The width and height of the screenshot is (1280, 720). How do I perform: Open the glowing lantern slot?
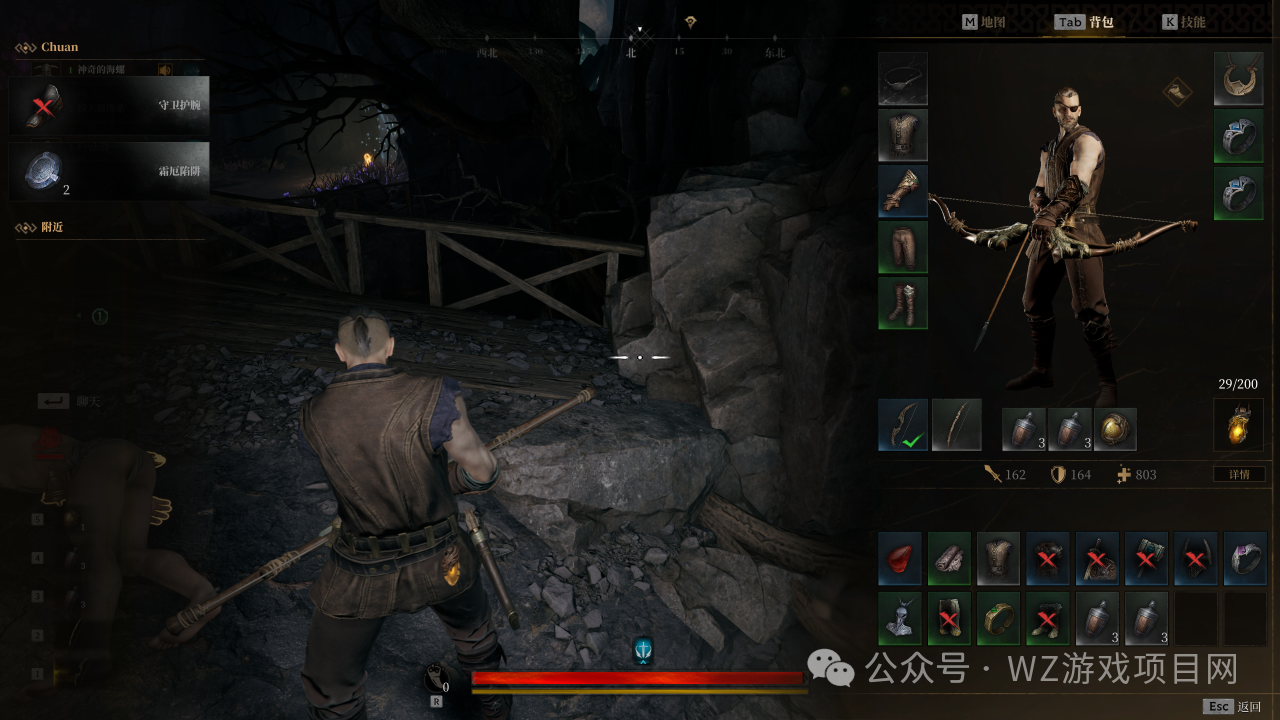coord(1238,425)
